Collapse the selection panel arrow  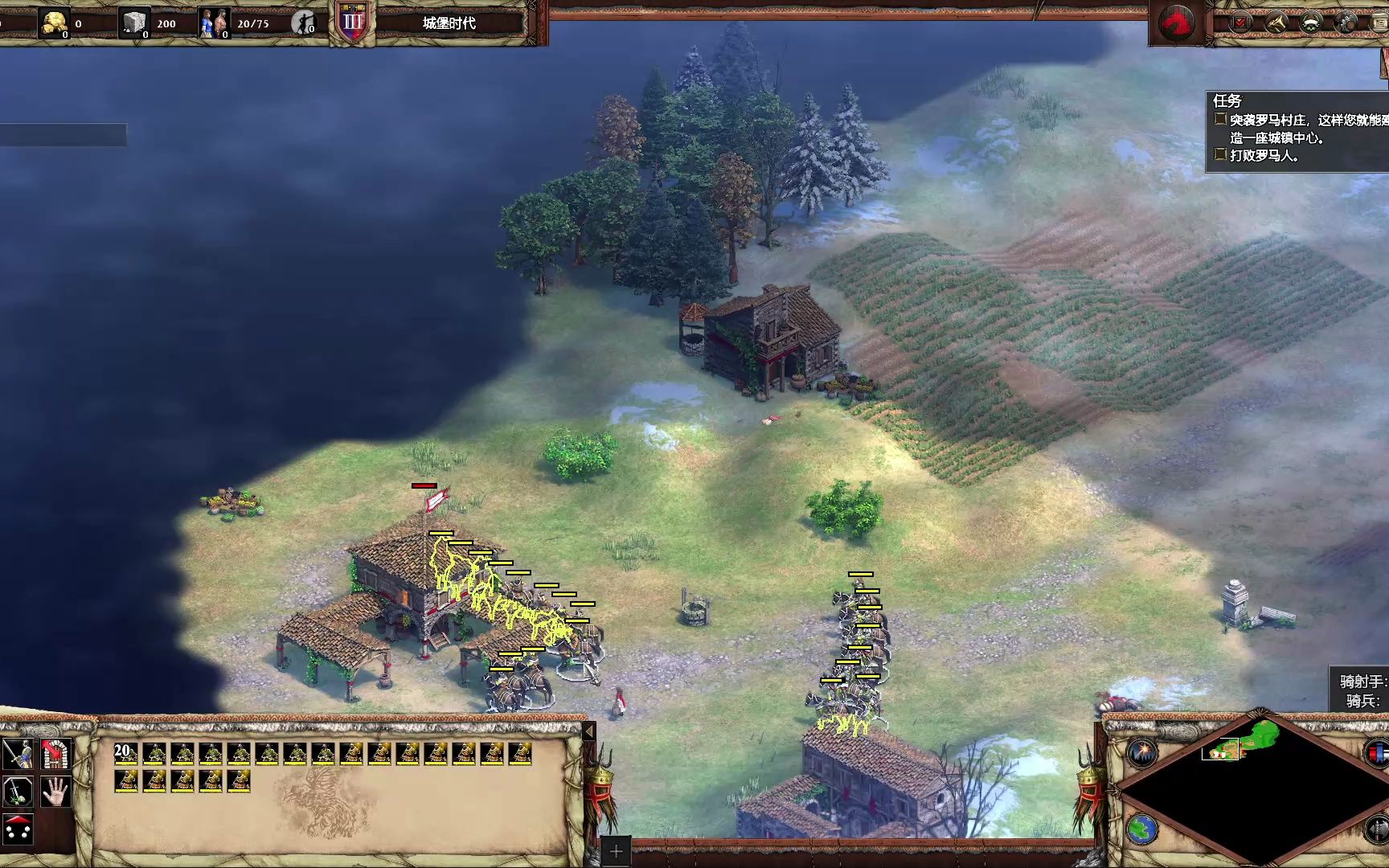point(589,731)
